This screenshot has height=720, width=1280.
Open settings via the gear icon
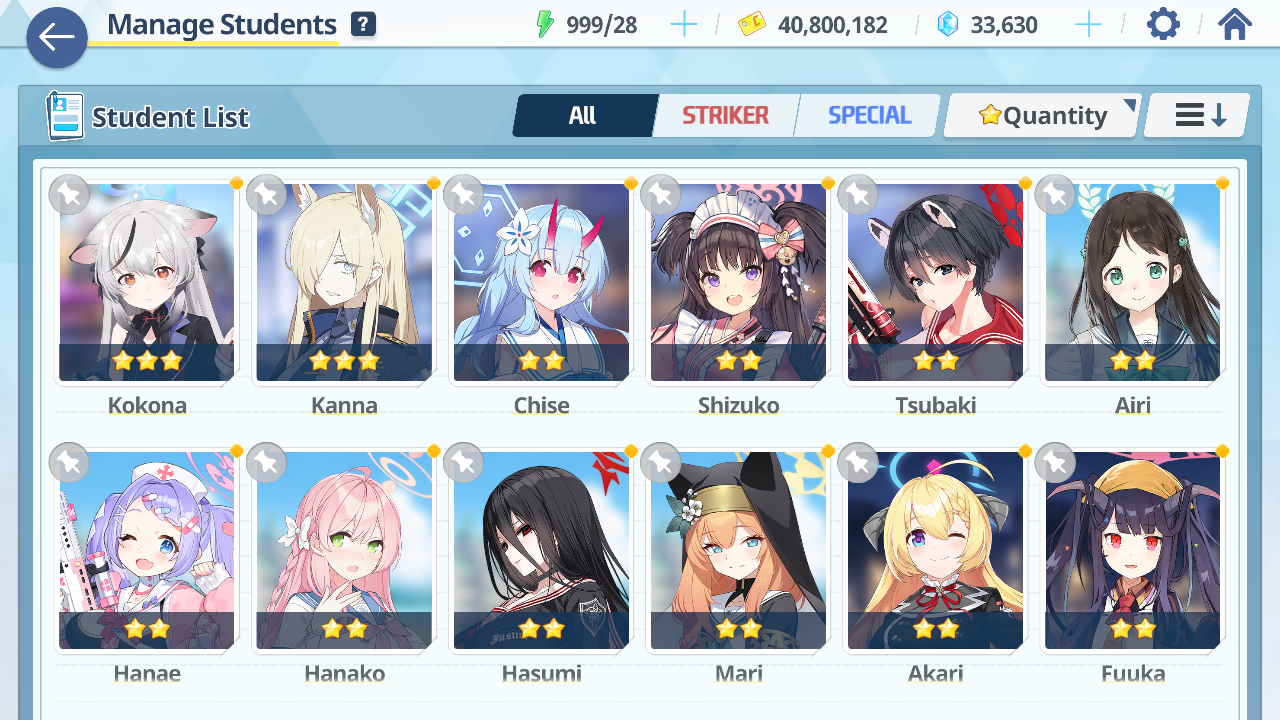(x=1163, y=24)
